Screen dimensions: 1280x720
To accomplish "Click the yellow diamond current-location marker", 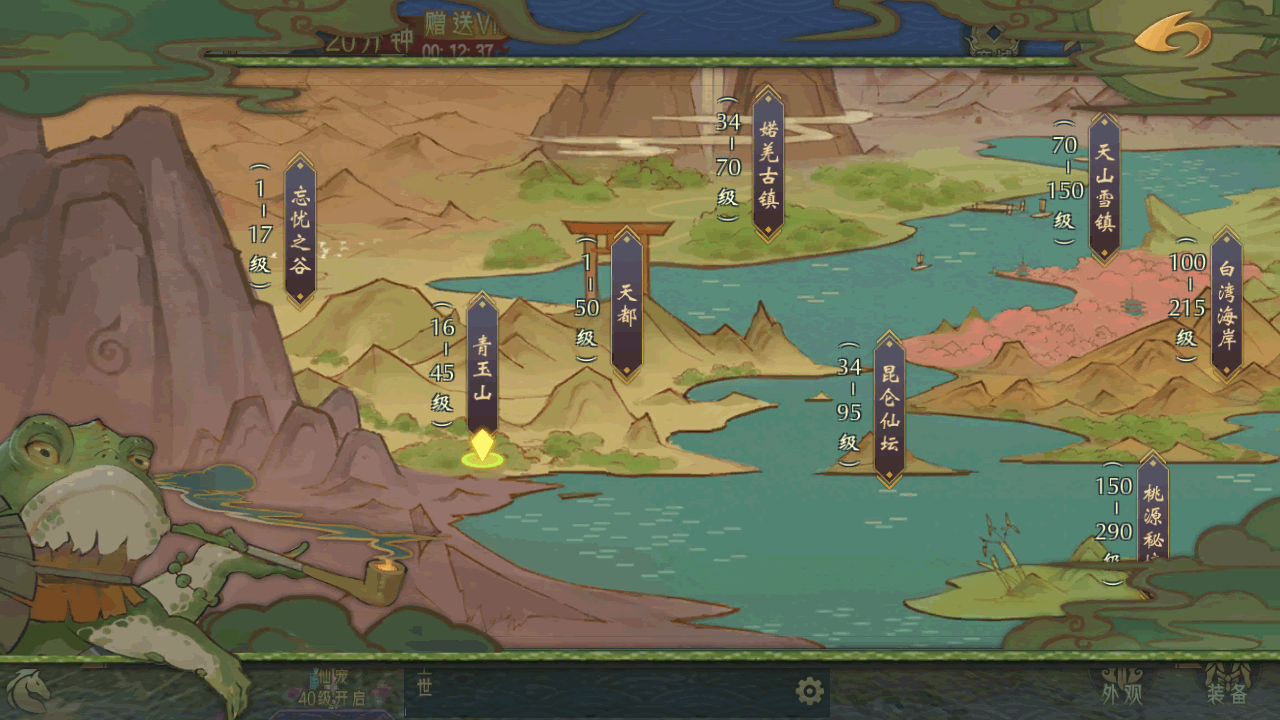I will pyautogui.click(x=482, y=446).
